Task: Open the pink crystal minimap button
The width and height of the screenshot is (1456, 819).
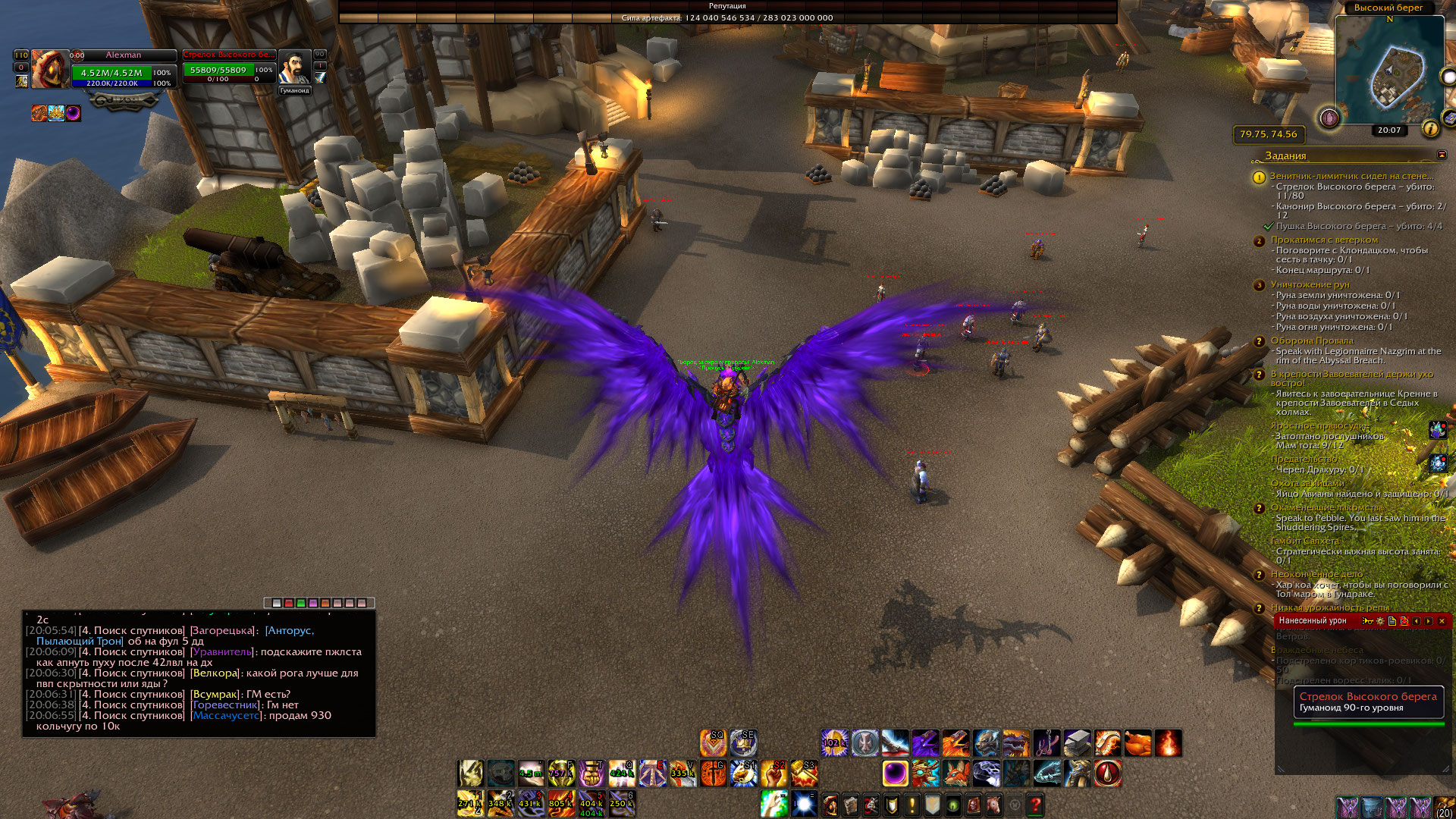Action: click(1329, 118)
